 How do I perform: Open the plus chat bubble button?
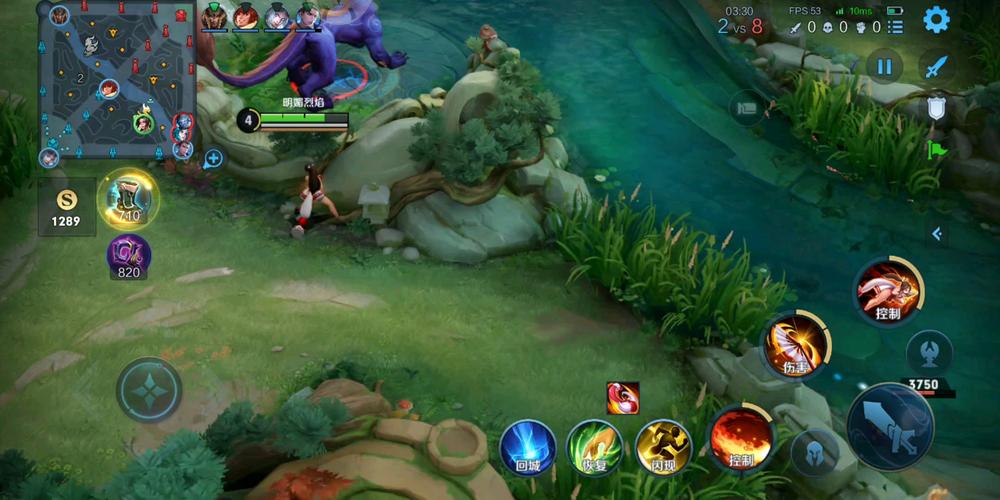213,158
